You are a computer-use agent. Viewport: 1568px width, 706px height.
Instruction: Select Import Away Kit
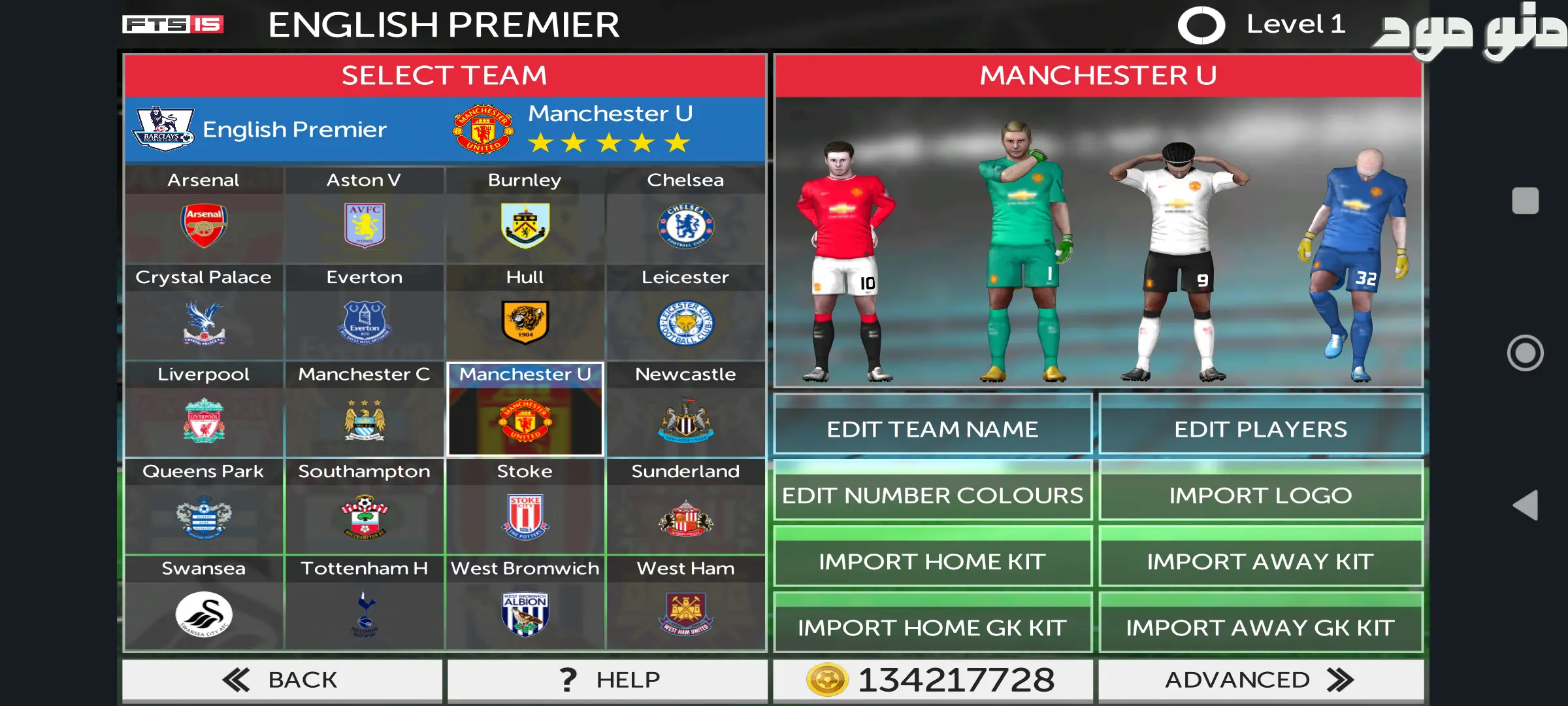pyautogui.click(x=1260, y=562)
